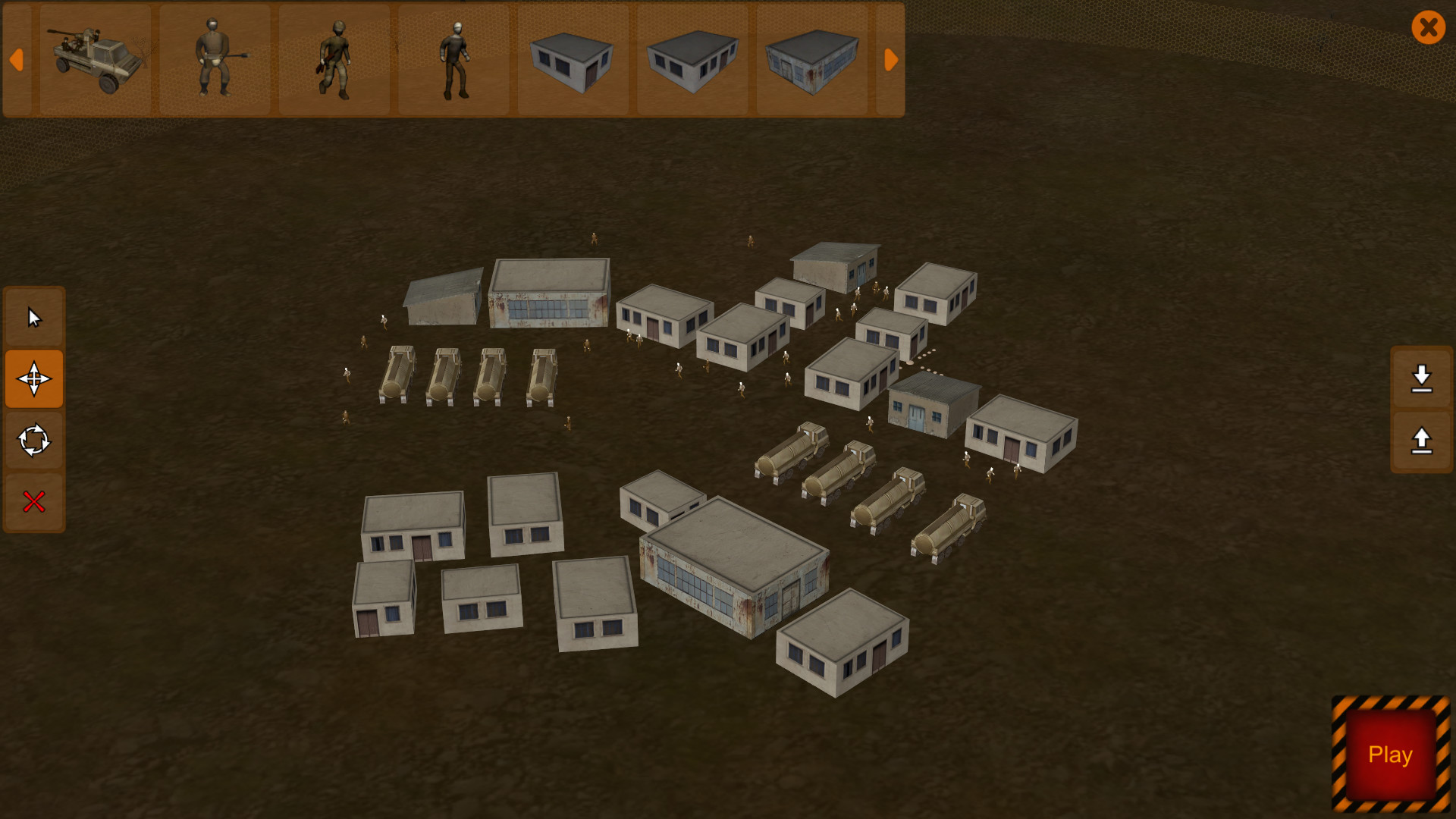The width and height of the screenshot is (1456, 819).
Task: Select the red X delete tool
Action: (x=34, y=500)
